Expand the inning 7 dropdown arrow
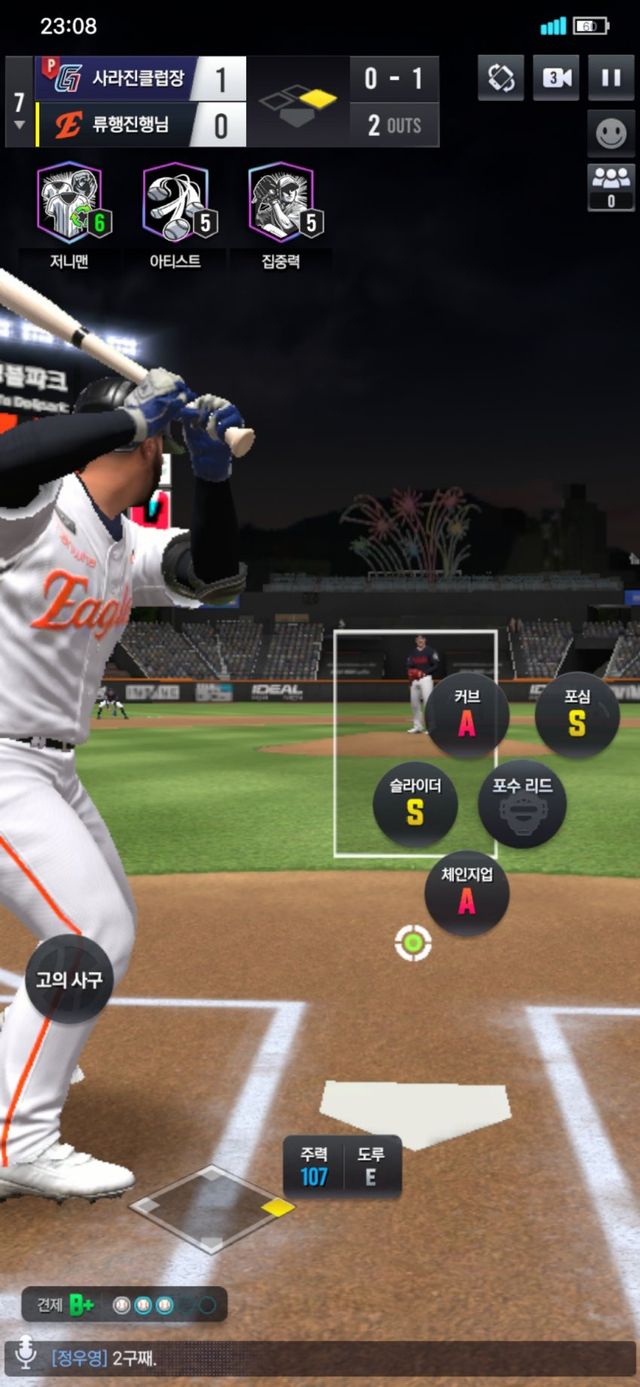Image resolution: width=640 pixels, height=1387 pixels. 19,125
